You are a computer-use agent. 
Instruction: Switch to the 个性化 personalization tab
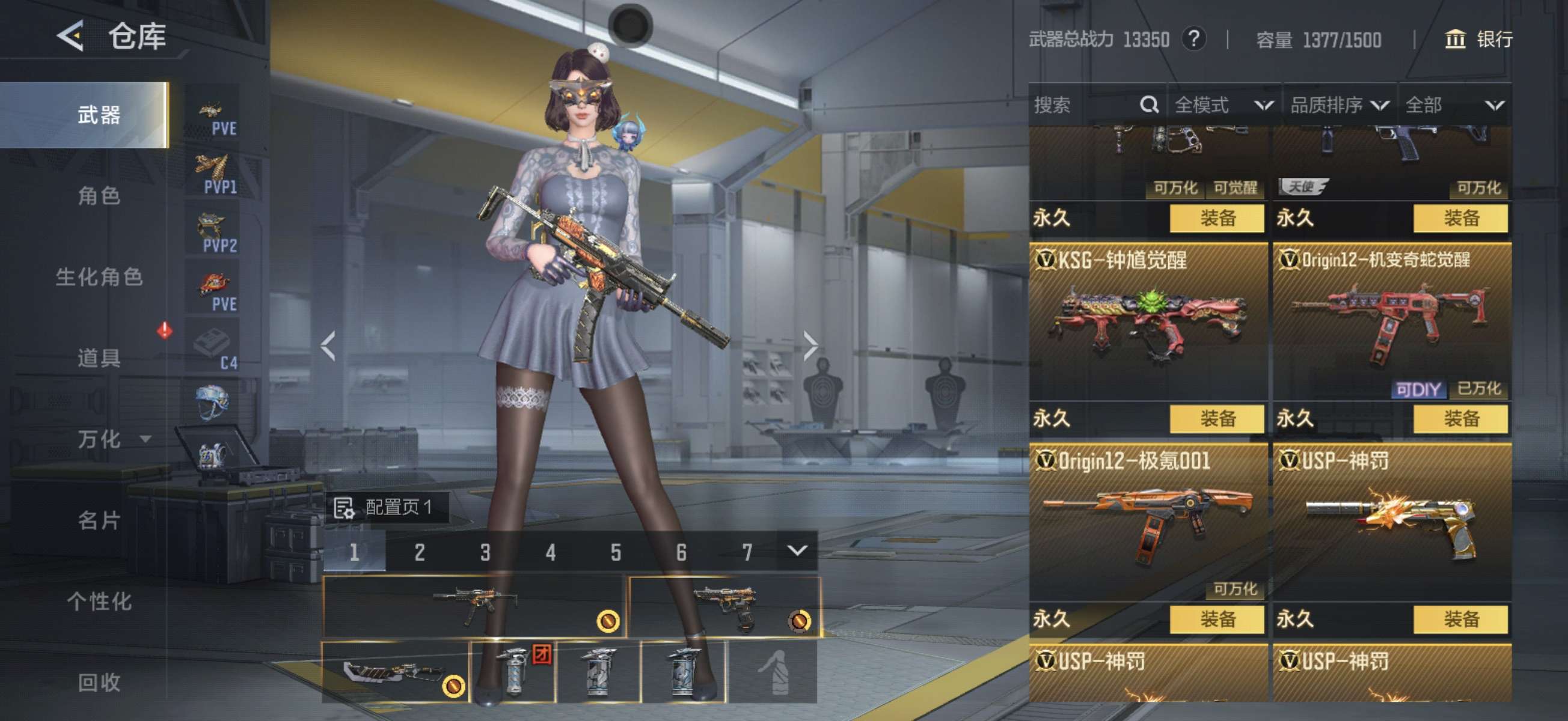pyautogui.click(x=99, y=601)
